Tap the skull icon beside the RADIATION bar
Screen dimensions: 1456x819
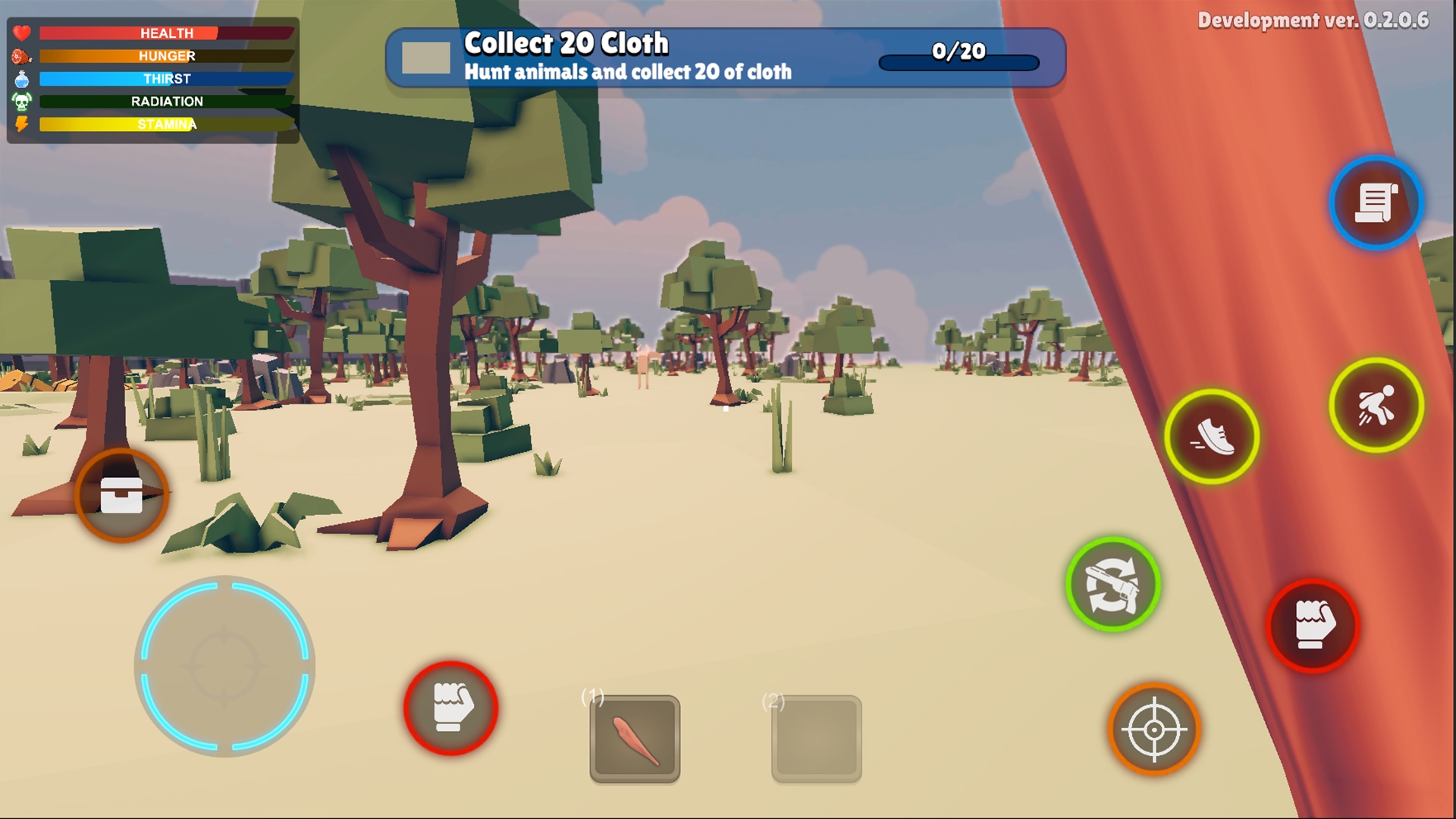click(x=22, y=101)
